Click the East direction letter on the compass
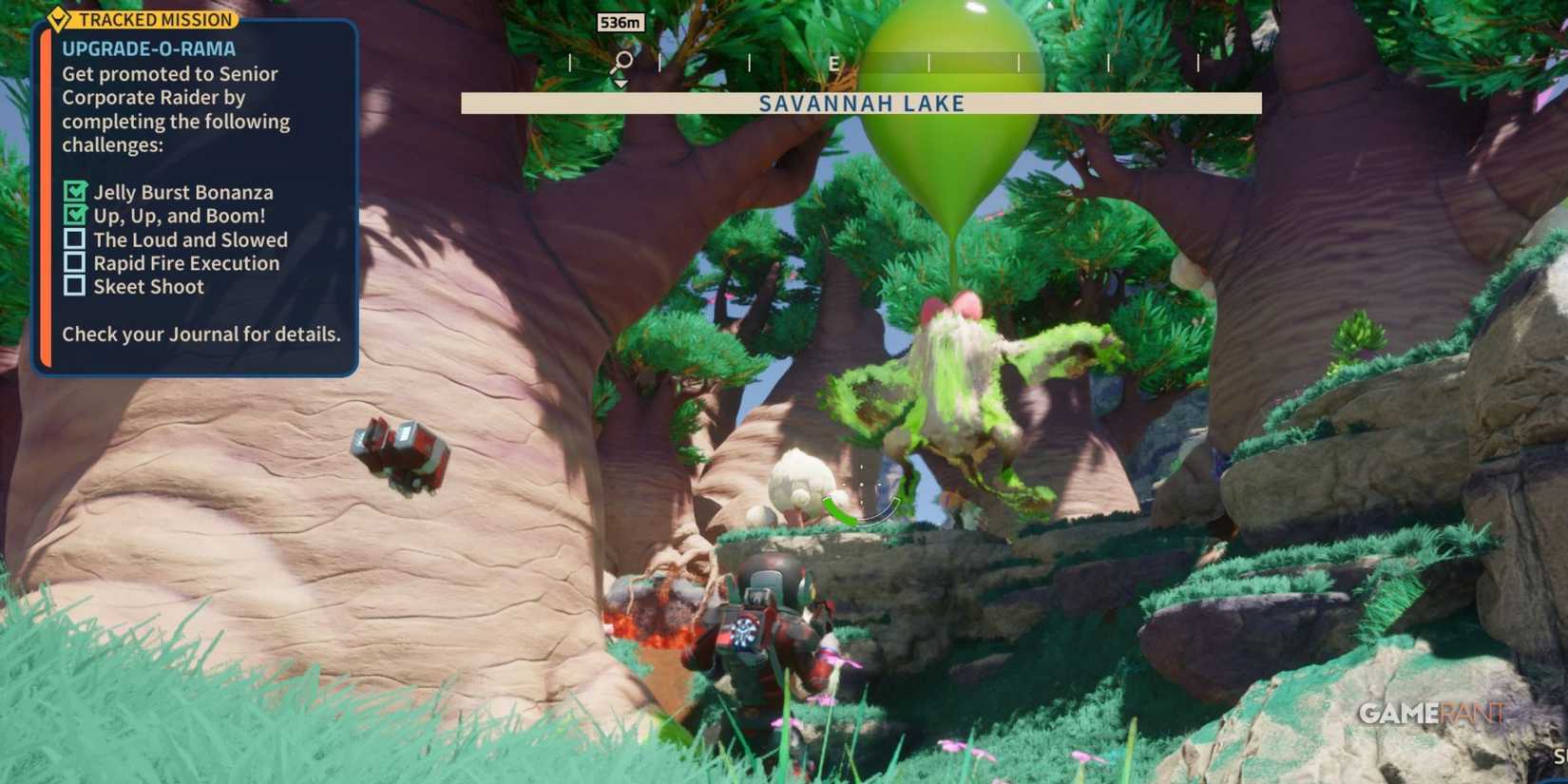The height and width of the screenshot is (784, 1568). [832, 65]
